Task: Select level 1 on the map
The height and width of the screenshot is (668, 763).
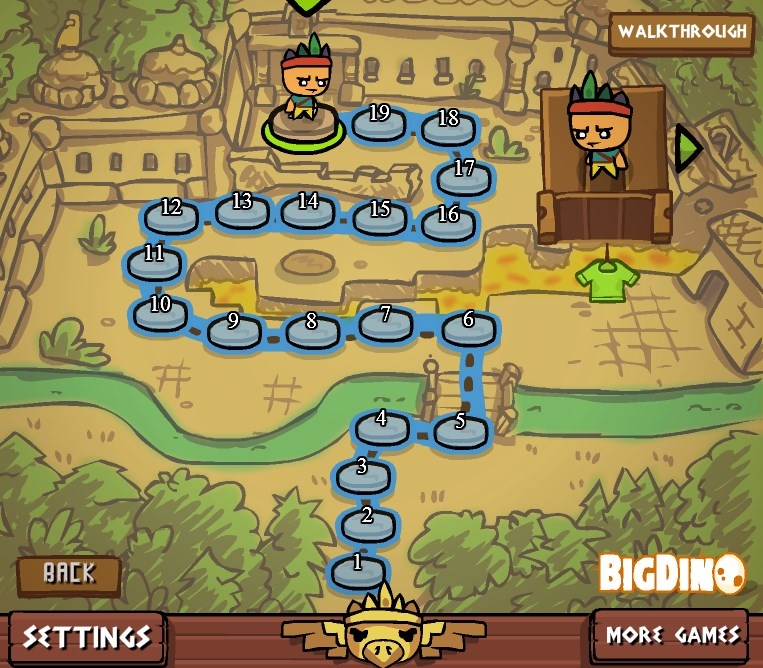Action: (x=358, y=568)
